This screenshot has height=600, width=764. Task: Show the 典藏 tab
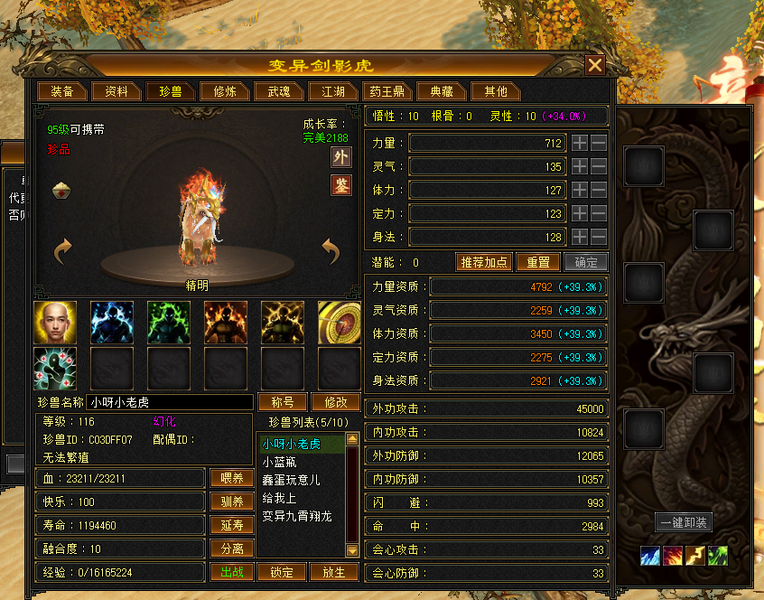tap(441, 92)
